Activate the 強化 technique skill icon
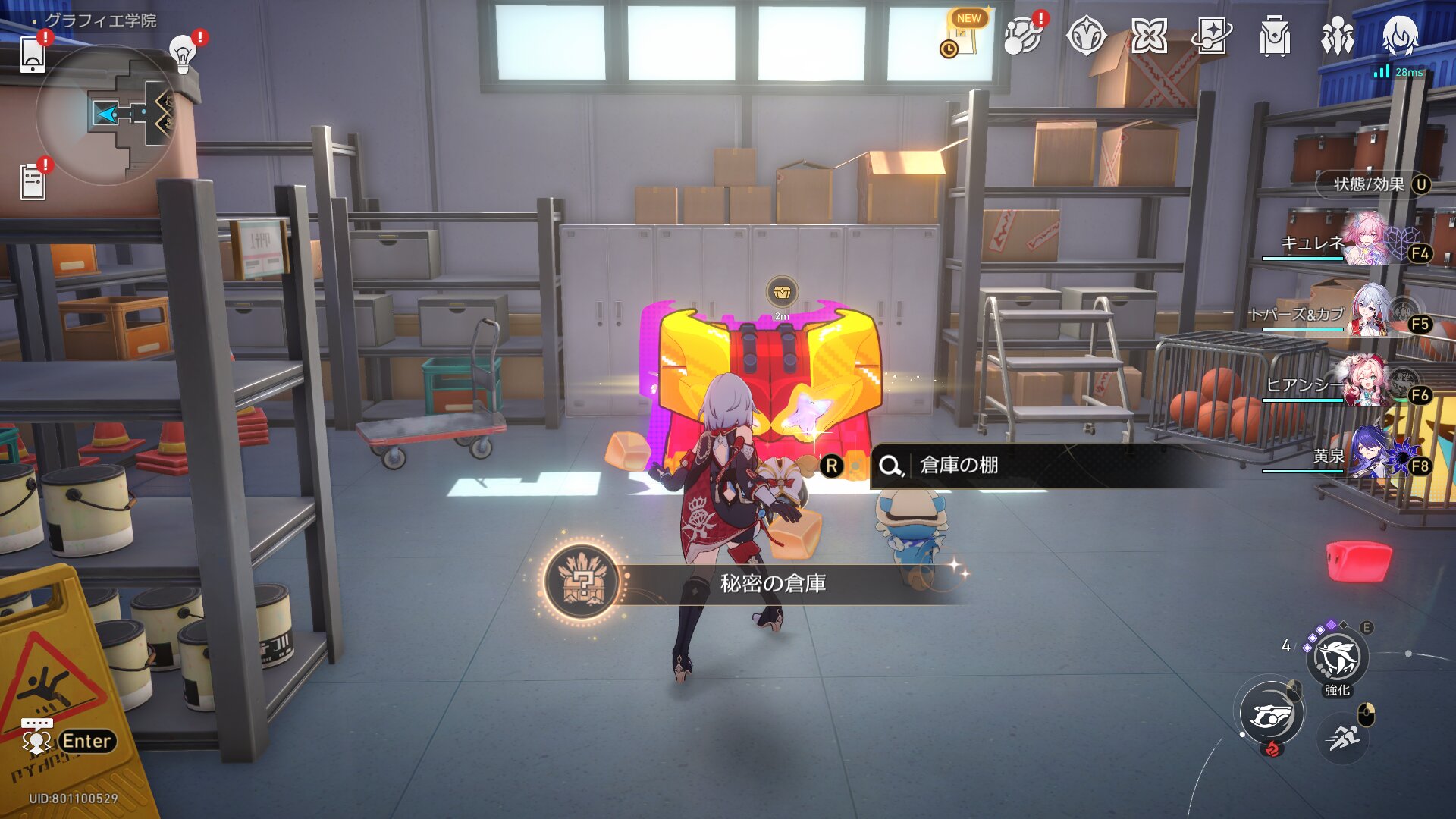 (1338, 658)
